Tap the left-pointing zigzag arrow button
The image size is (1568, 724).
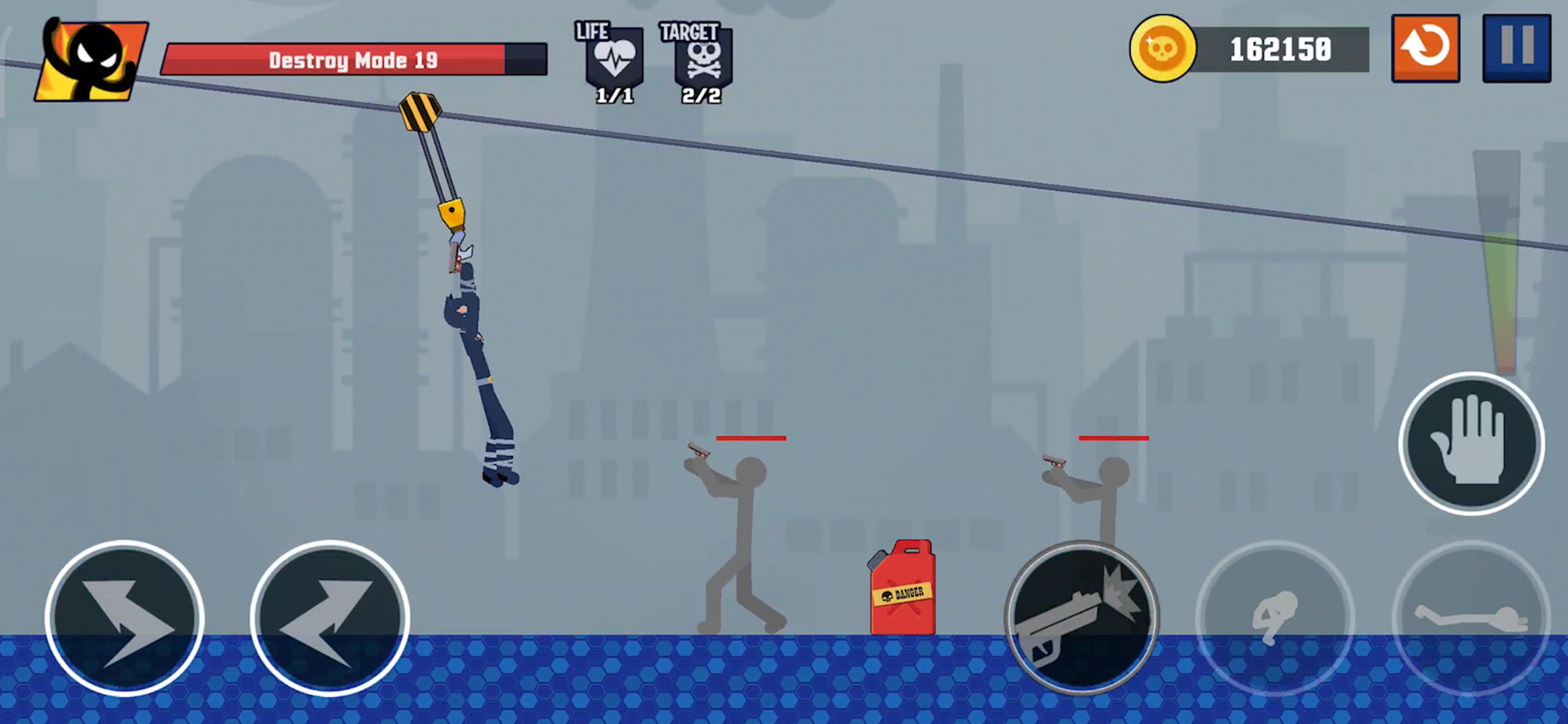click(330, 617)
